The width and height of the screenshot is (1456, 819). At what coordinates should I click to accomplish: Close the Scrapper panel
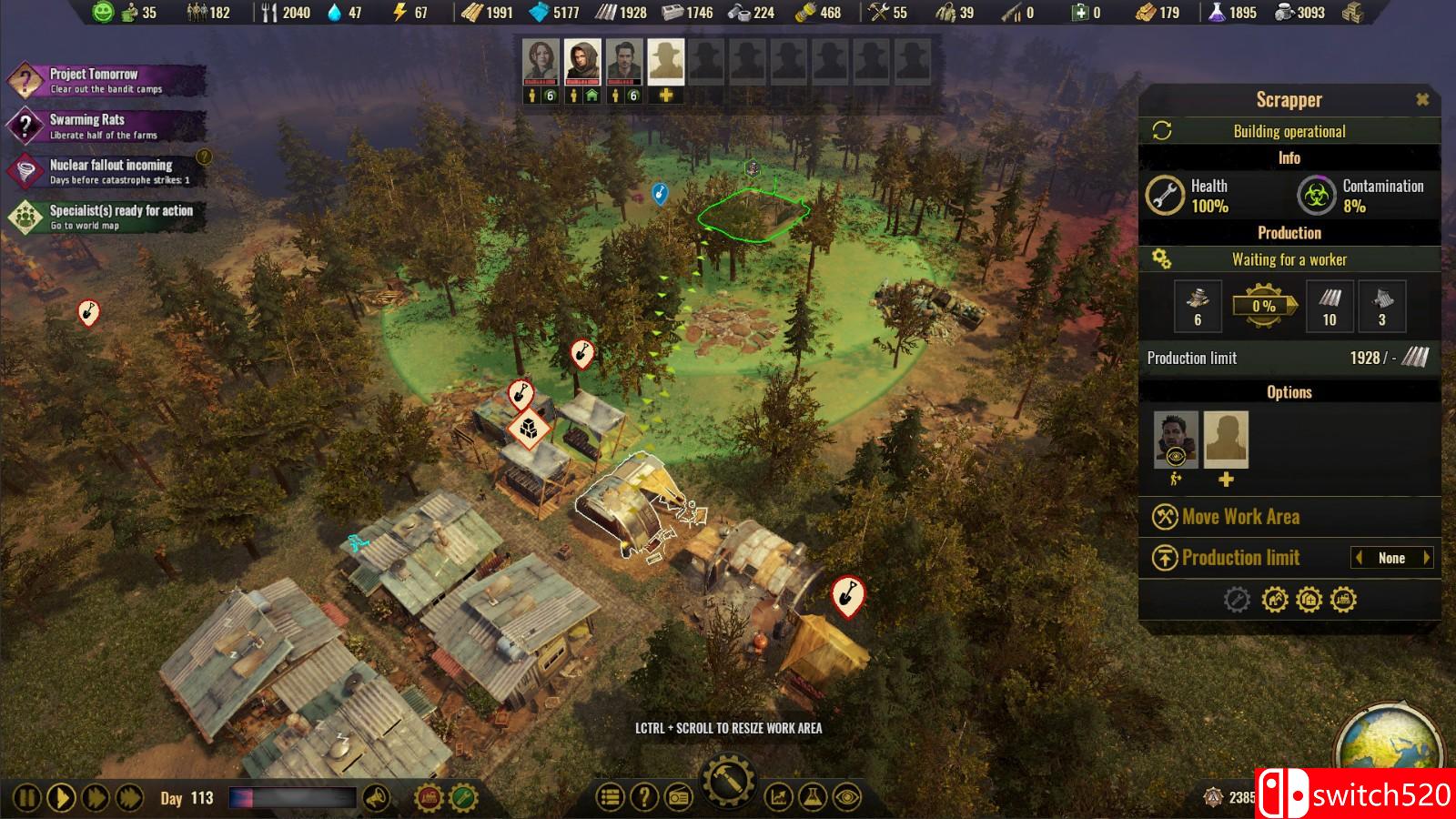(x=1422, y=100)
